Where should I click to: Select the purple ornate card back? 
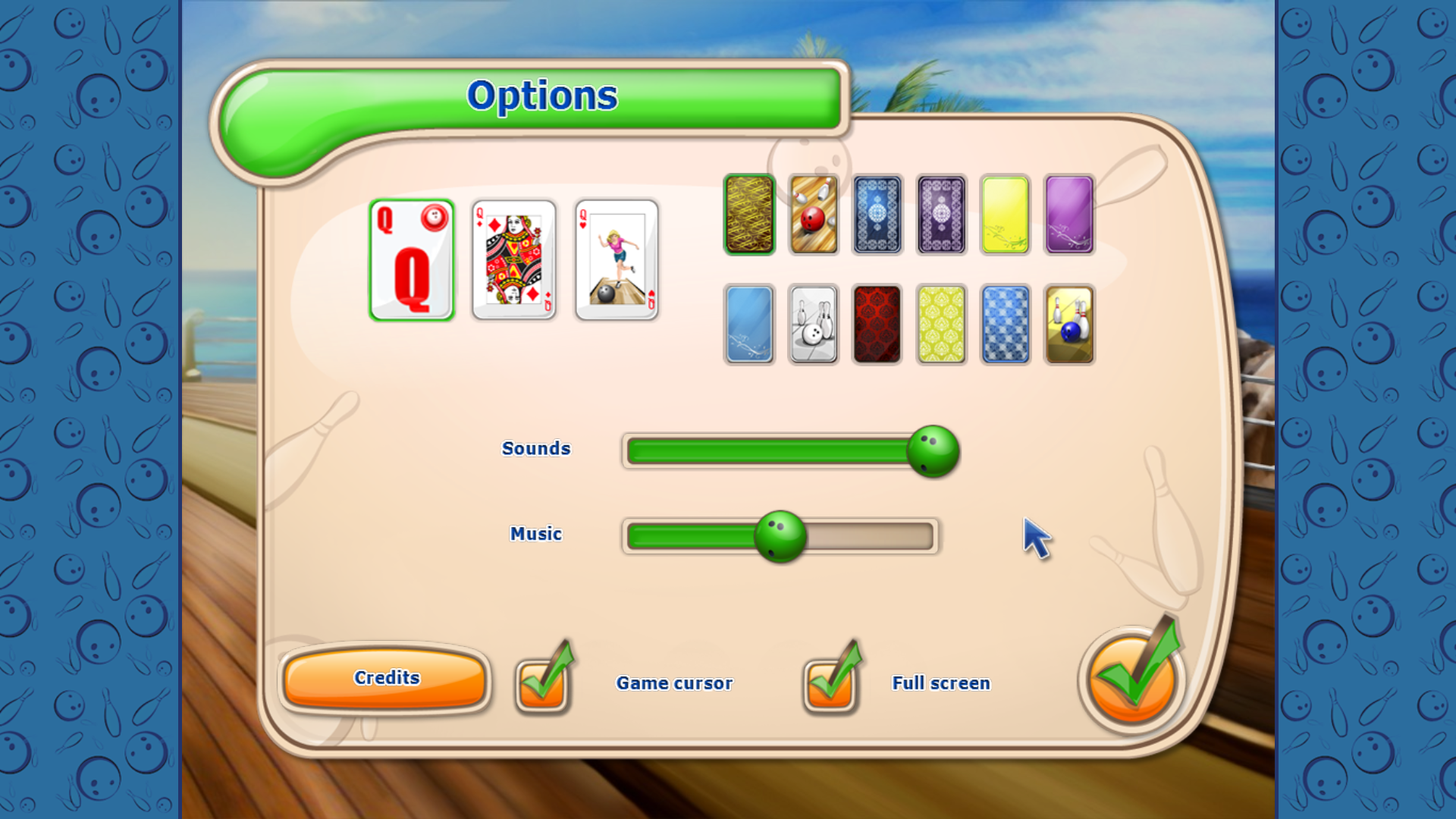click(x=940, y=213)
